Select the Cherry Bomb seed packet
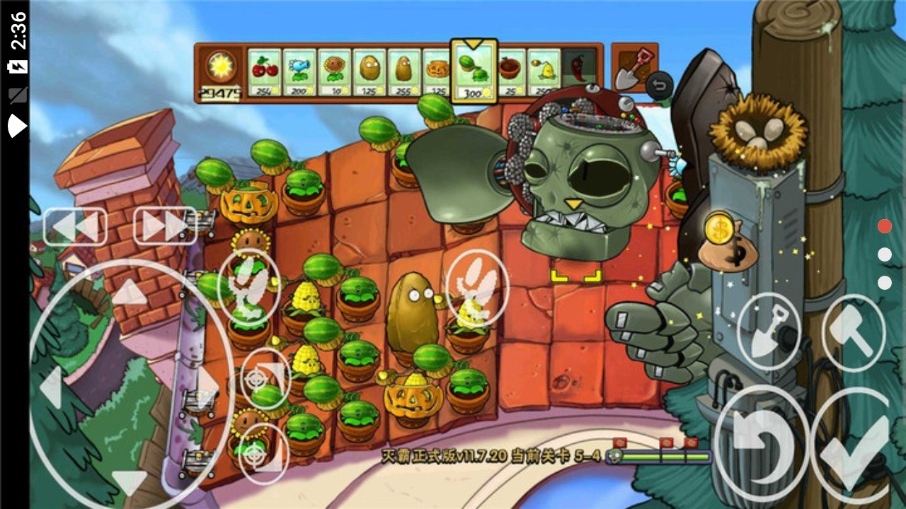906x509 pixels. (264, 73)
